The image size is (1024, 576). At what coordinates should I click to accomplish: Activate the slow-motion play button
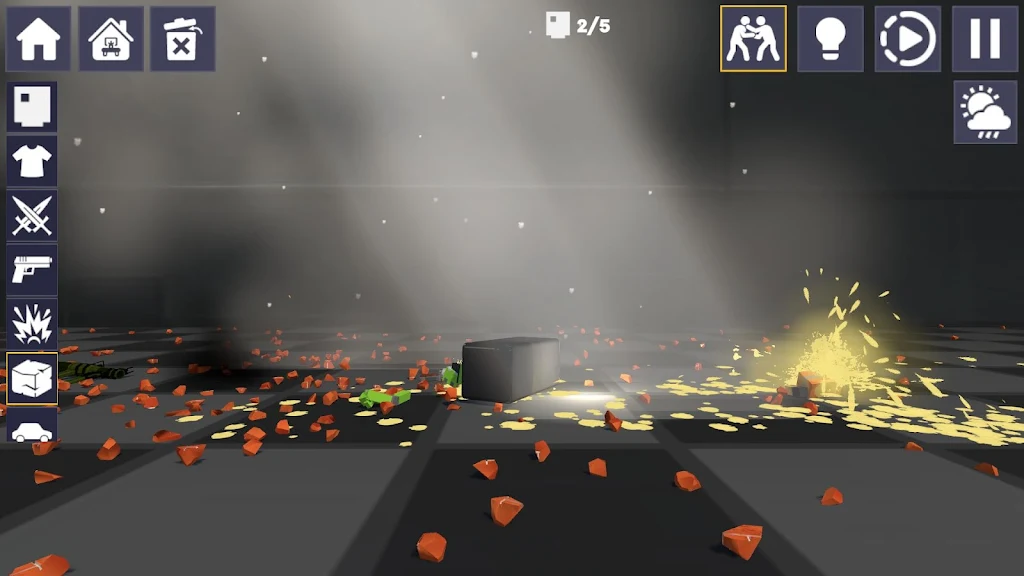tap(907, 39)
